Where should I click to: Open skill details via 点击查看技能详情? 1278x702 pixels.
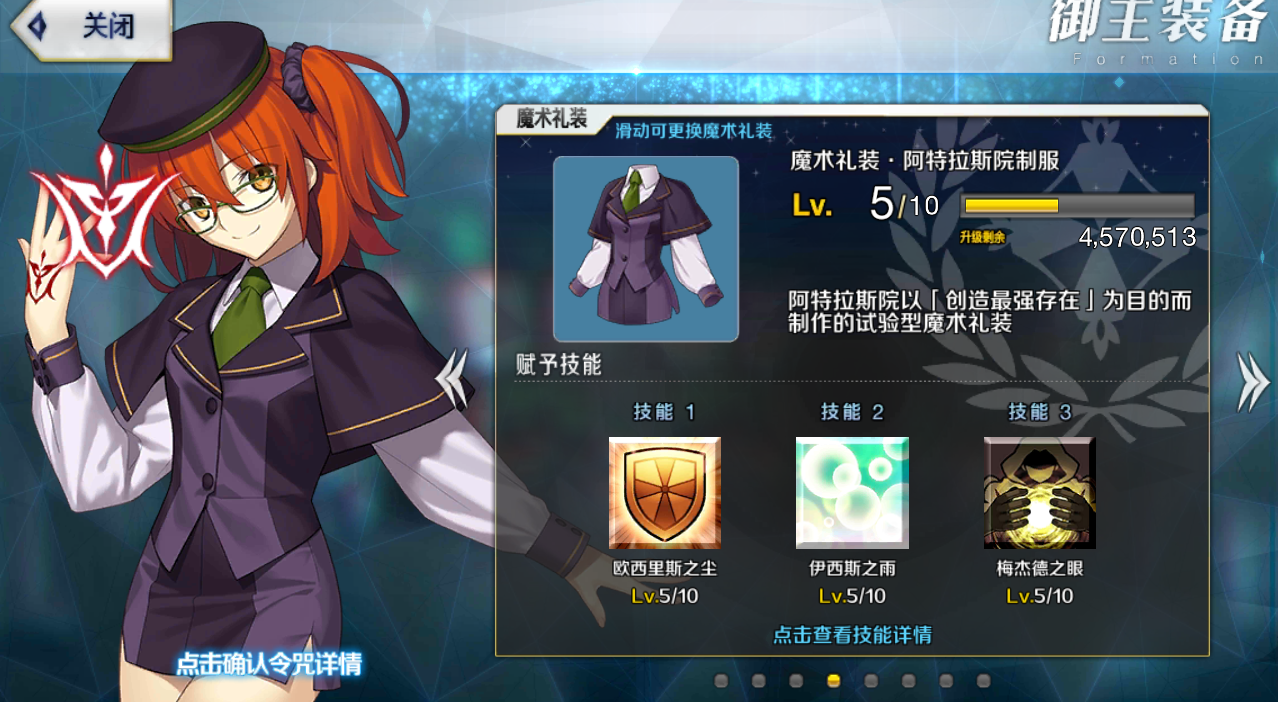click(x=852, y=635)
